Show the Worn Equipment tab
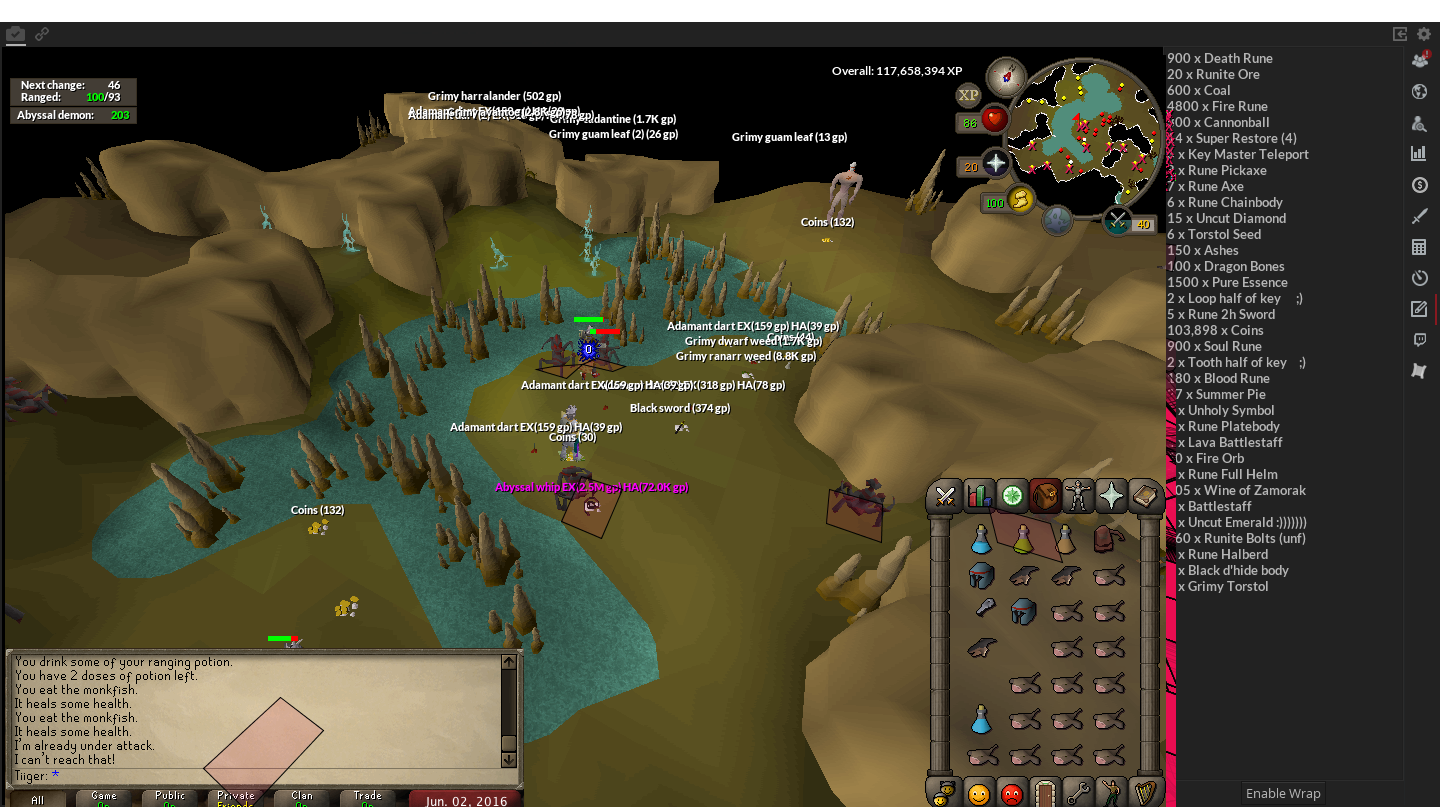The width and height of the screenshot is (1440, 807). 1078,496
